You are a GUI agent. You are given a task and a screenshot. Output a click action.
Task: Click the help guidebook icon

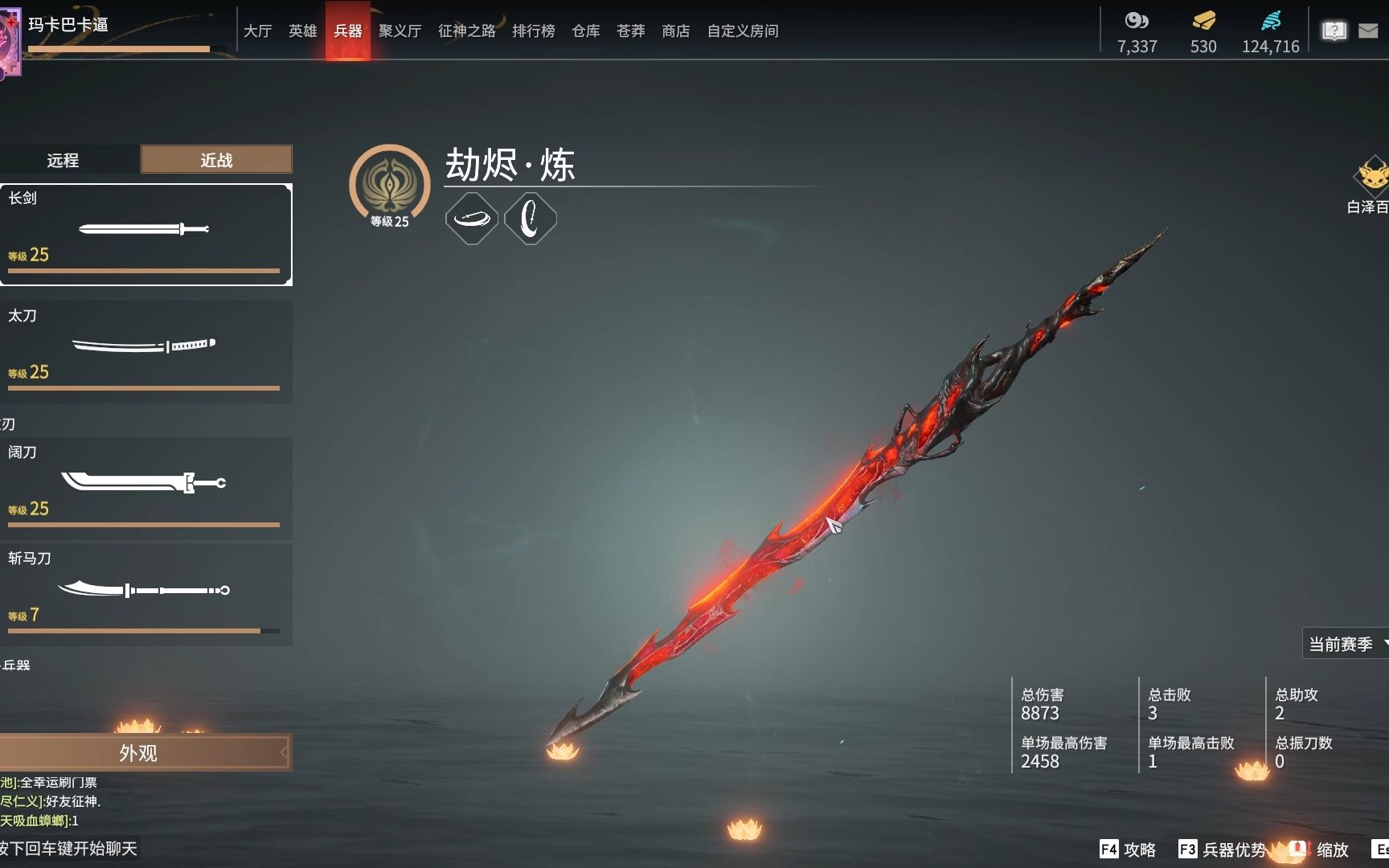(1334, 31)
